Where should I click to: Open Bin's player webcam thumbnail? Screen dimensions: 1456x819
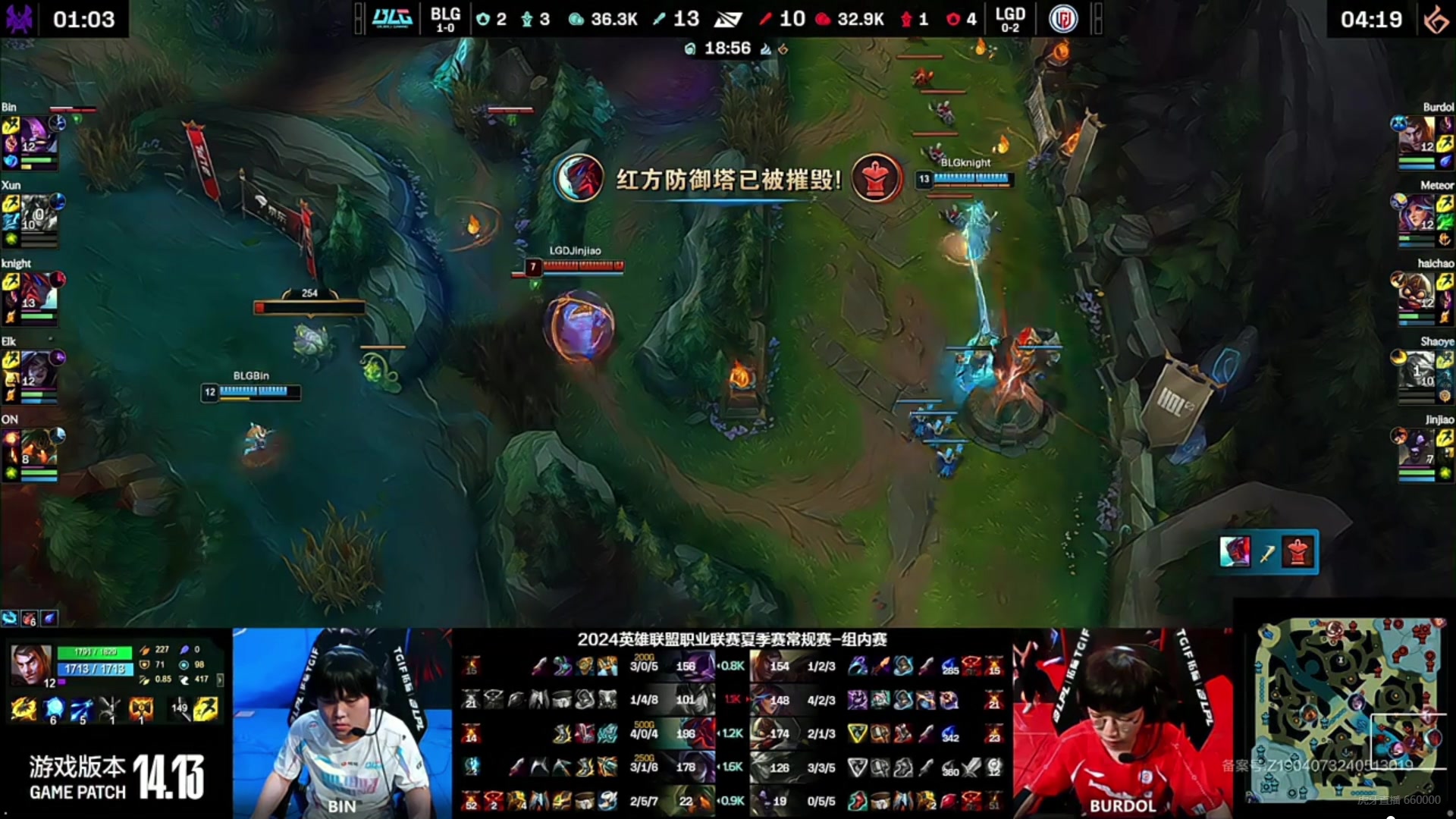point(342,723)
